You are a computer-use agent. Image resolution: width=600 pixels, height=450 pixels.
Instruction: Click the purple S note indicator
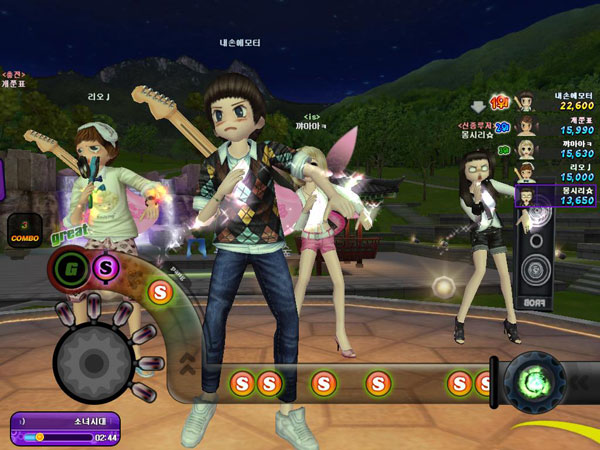[x=105, y=266]
